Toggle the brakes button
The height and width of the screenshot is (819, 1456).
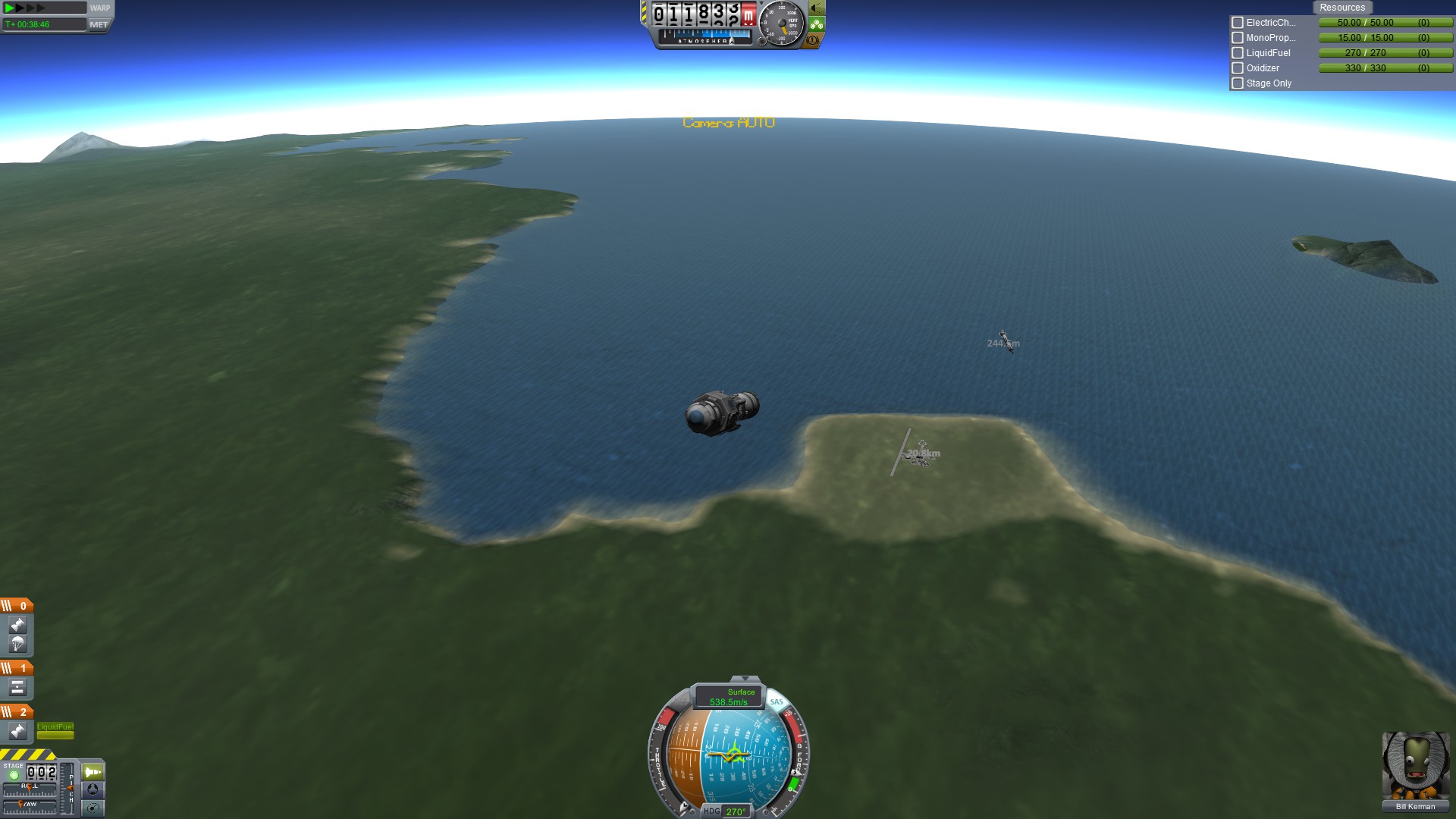(x=813, y=40)
